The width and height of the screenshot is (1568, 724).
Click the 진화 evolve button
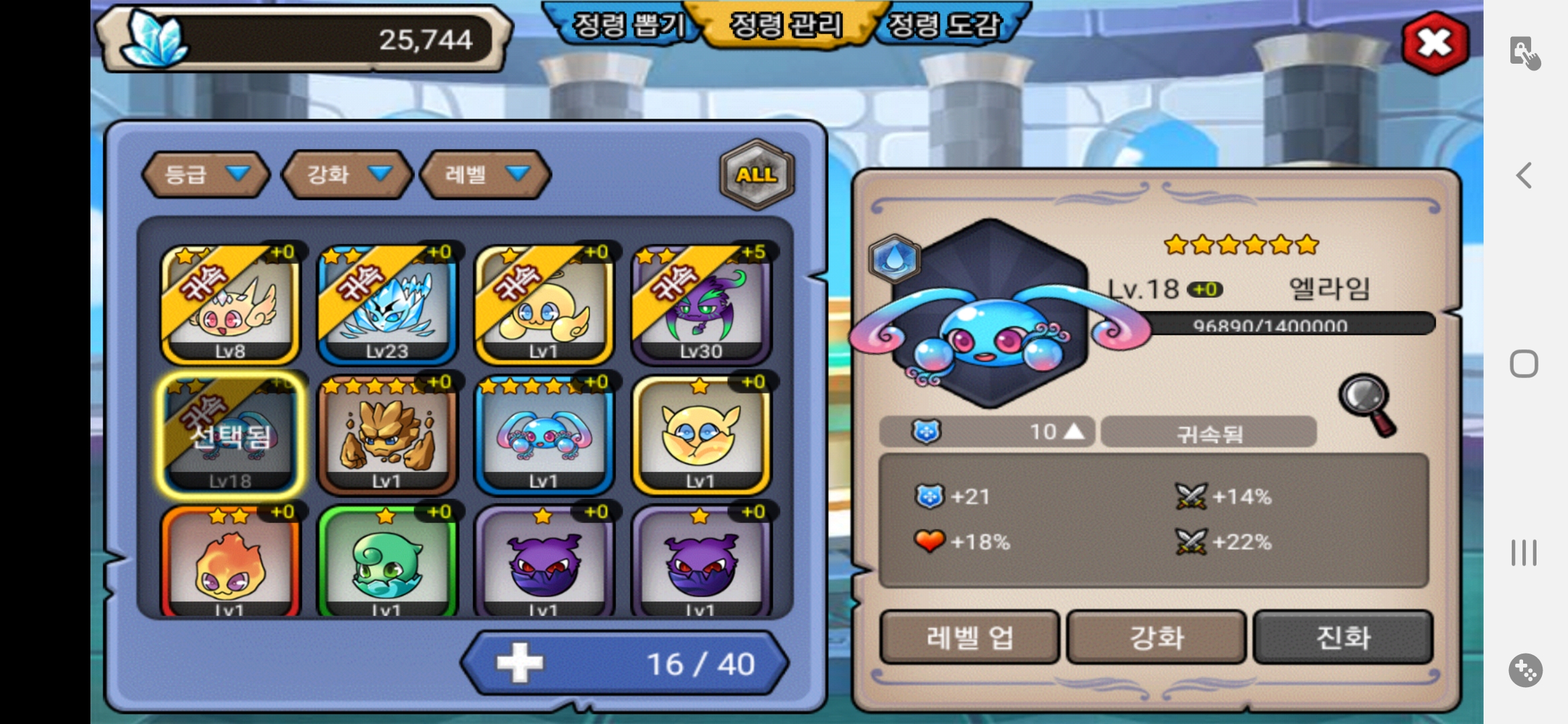[x=1343, y=637]
